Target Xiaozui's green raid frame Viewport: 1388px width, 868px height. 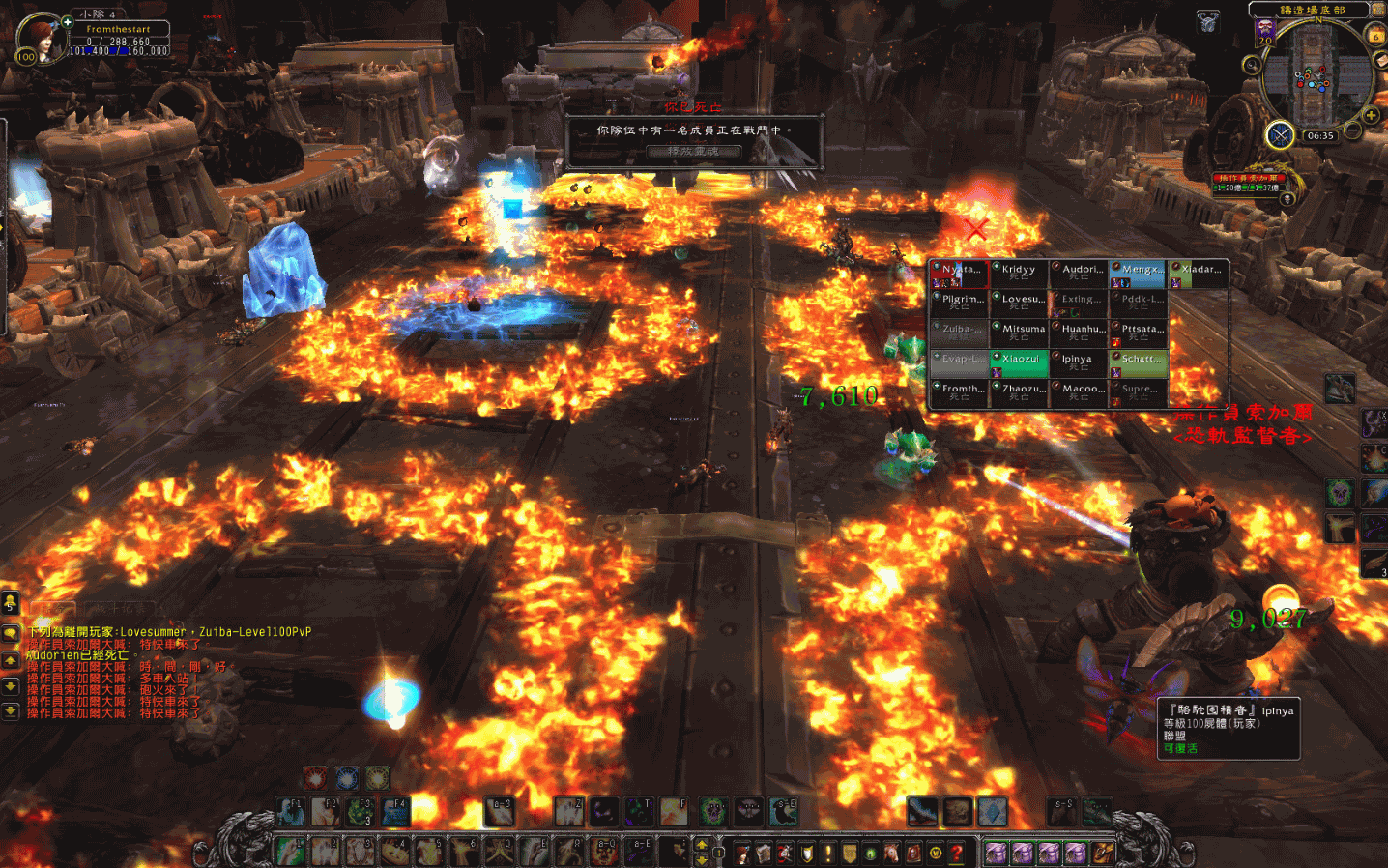click(x=1020, y=362)
